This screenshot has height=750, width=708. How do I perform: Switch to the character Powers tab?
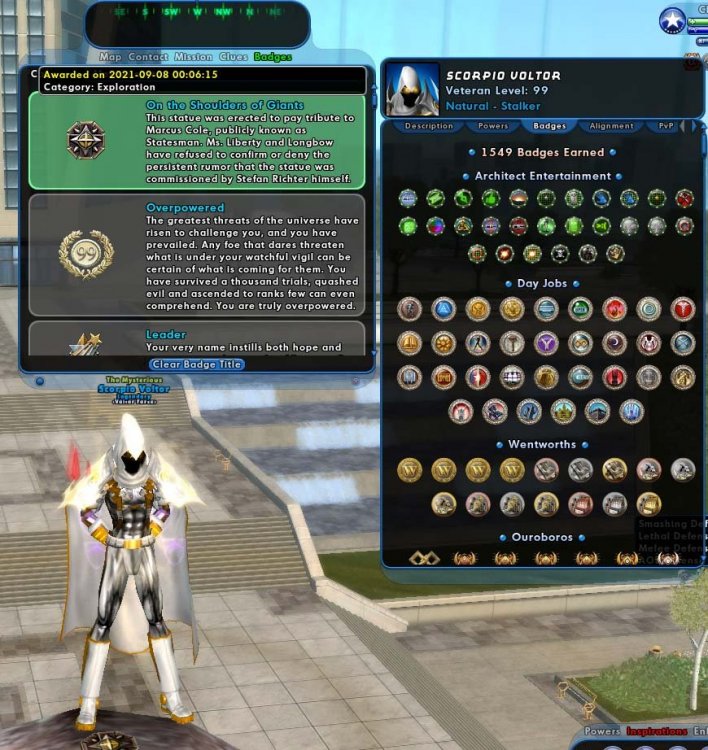coord(492,127)
